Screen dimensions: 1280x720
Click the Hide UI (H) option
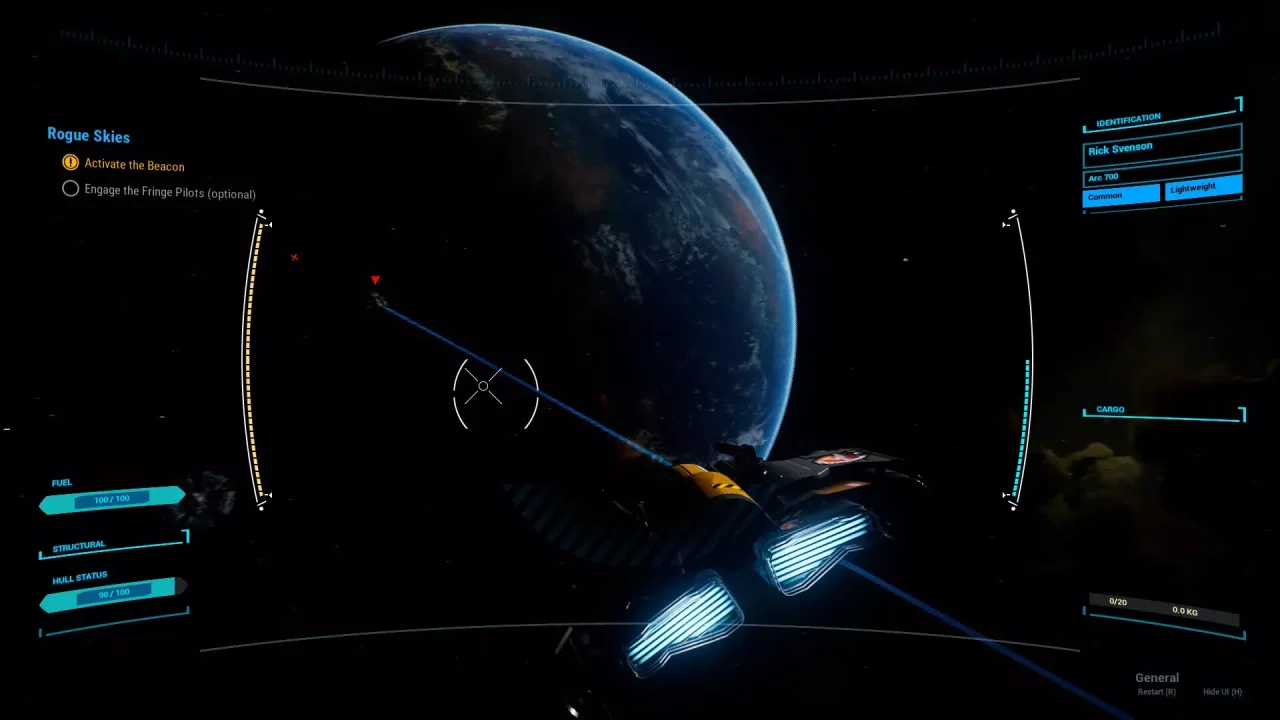pyautogui.click(x=1220, y=691)
